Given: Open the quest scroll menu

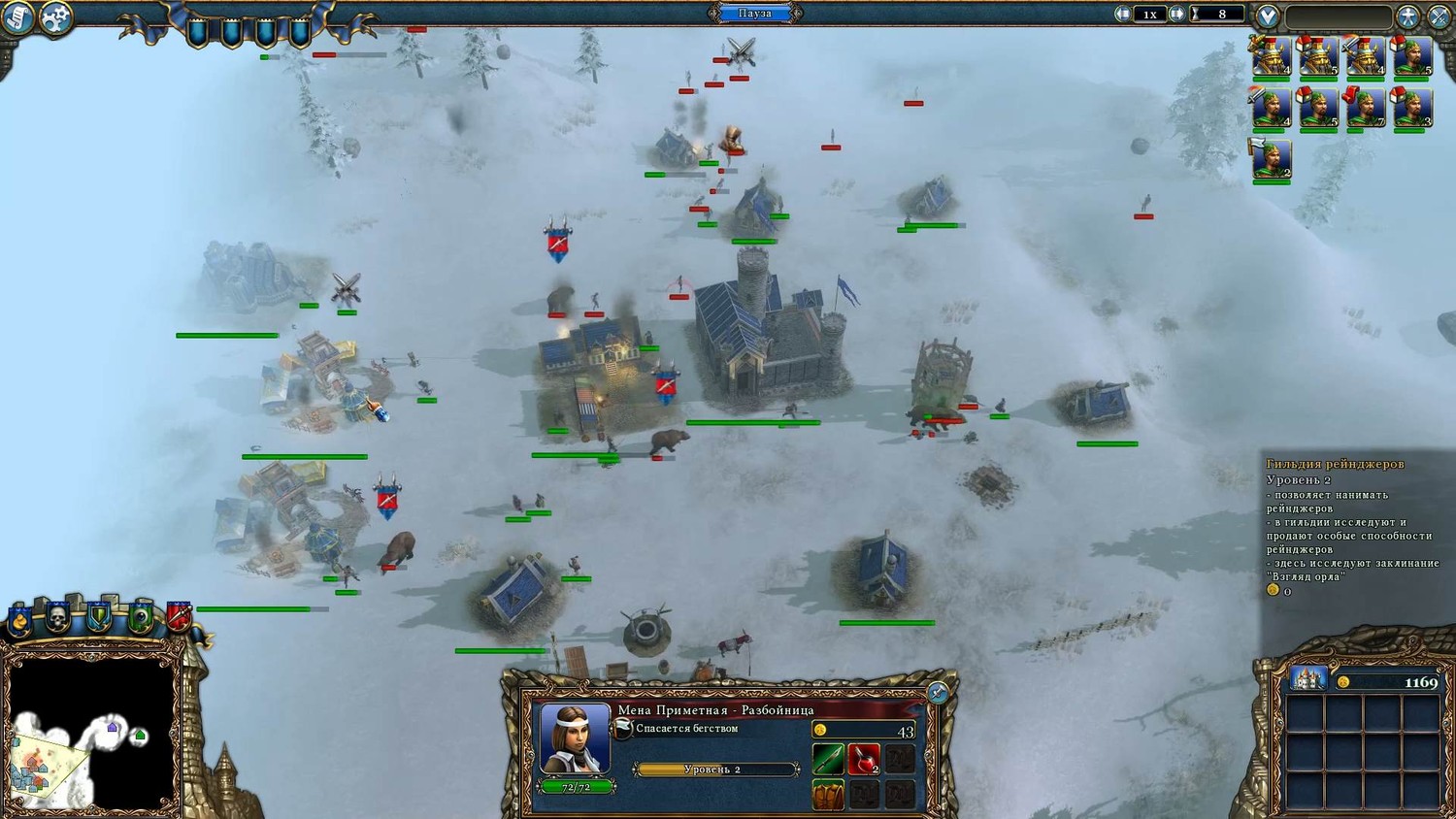Looking at the screenshot, I should tap(17, 17).
